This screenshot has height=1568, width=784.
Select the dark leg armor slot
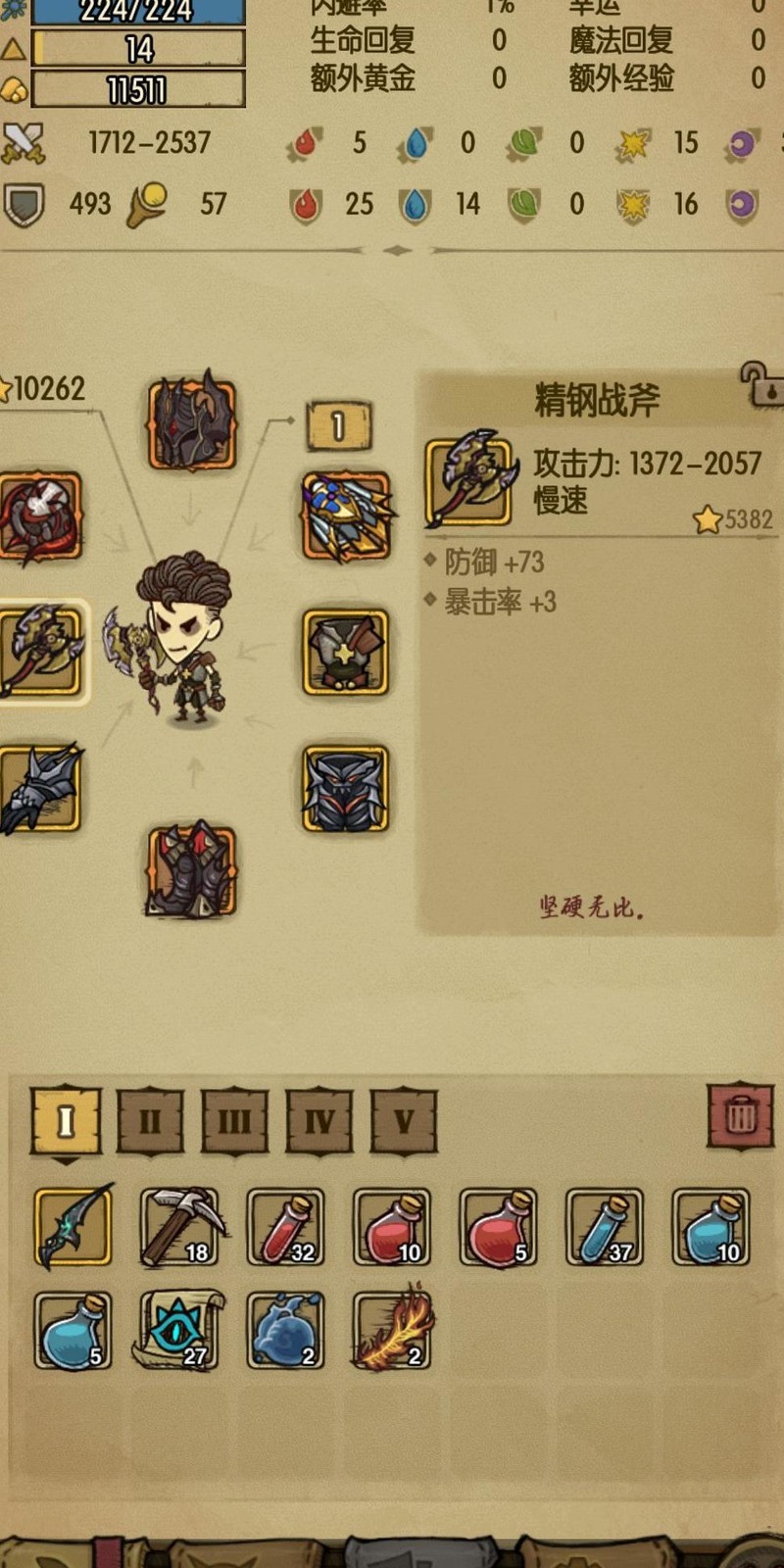pos(345,788)
